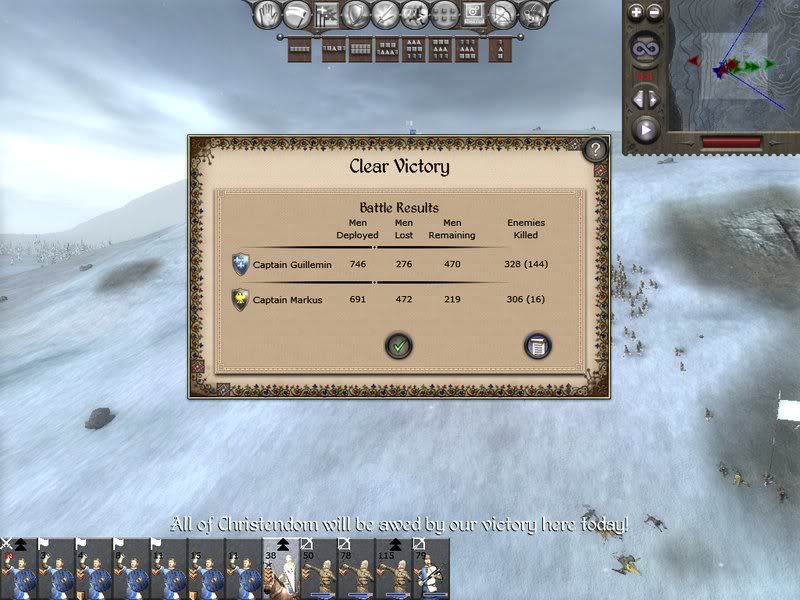Zoom in the minimap with the plus button

(x=635, y=12)
